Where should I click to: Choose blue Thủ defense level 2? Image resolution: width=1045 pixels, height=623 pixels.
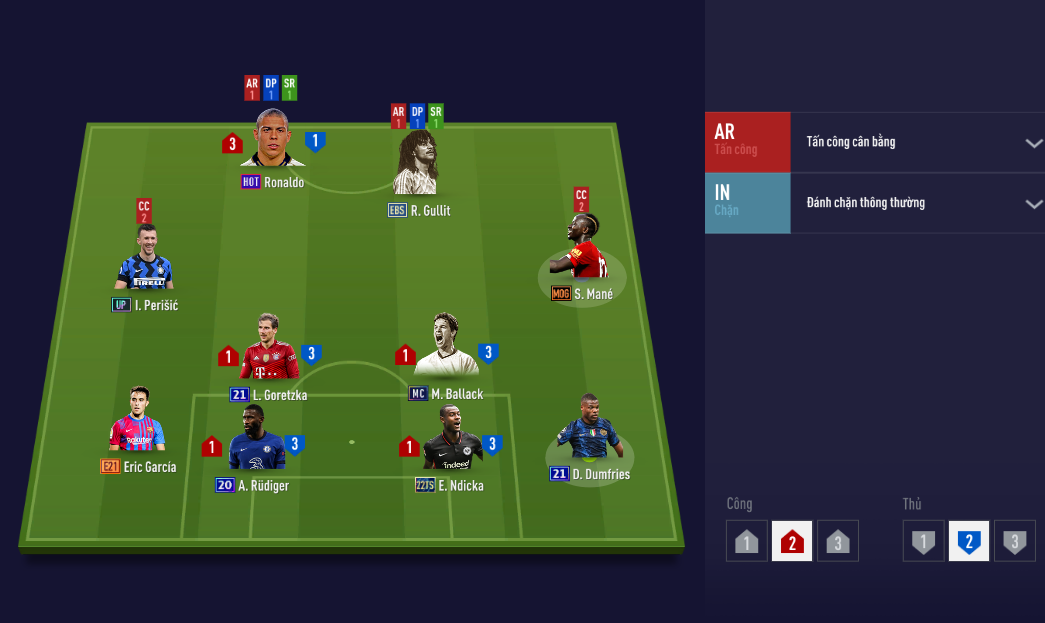tap(968, 542)
